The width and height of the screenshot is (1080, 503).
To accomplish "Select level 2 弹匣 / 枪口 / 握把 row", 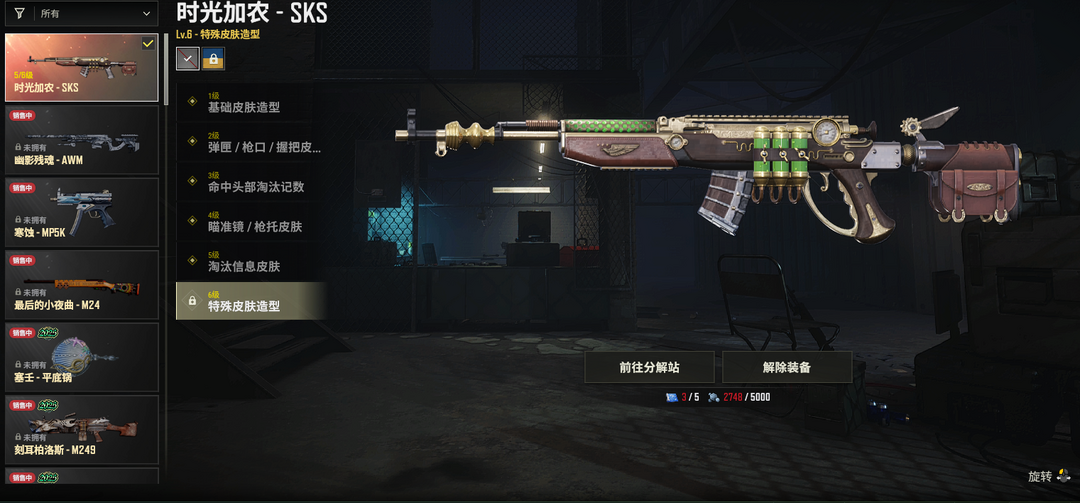I will point(251,143).
